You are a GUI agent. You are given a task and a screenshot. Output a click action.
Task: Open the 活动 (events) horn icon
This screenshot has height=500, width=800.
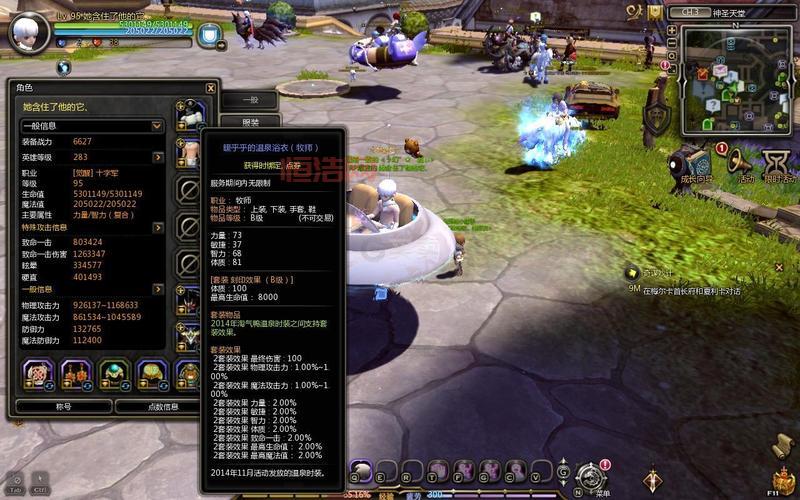tap(740, 162)
